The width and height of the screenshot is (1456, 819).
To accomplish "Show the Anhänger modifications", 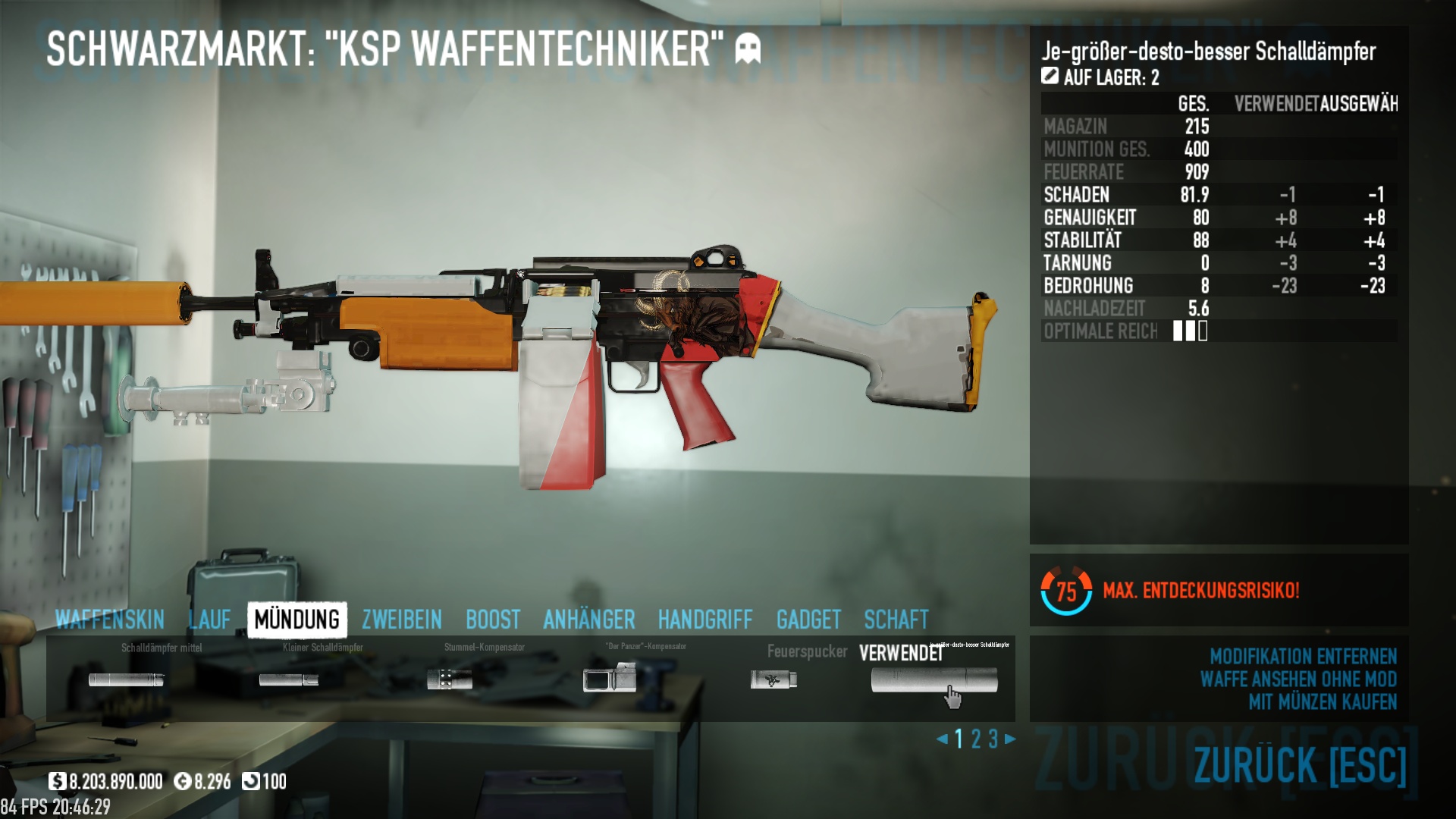I will 588,620.
